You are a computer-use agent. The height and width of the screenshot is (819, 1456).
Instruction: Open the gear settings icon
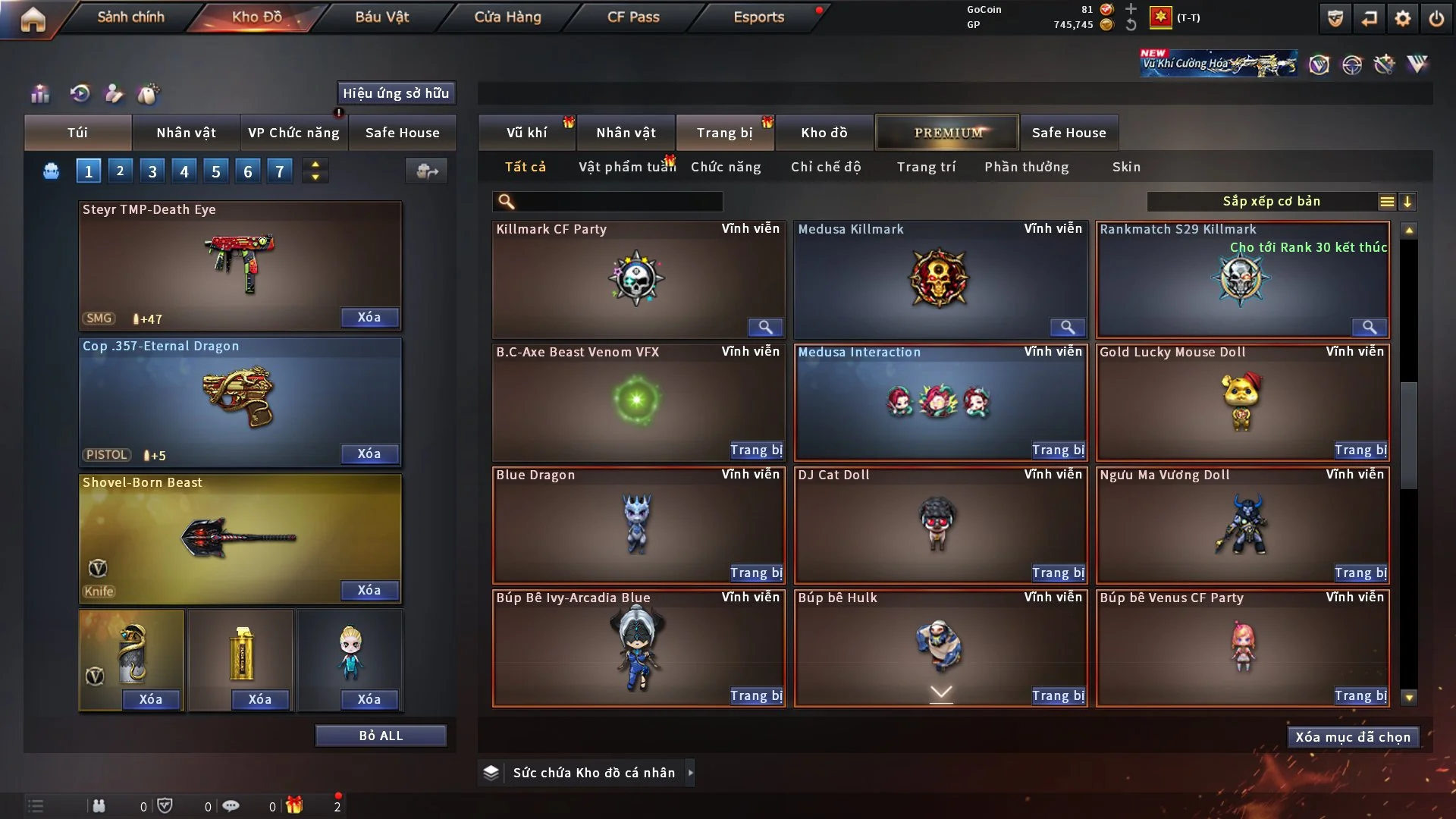(1403, 18)
